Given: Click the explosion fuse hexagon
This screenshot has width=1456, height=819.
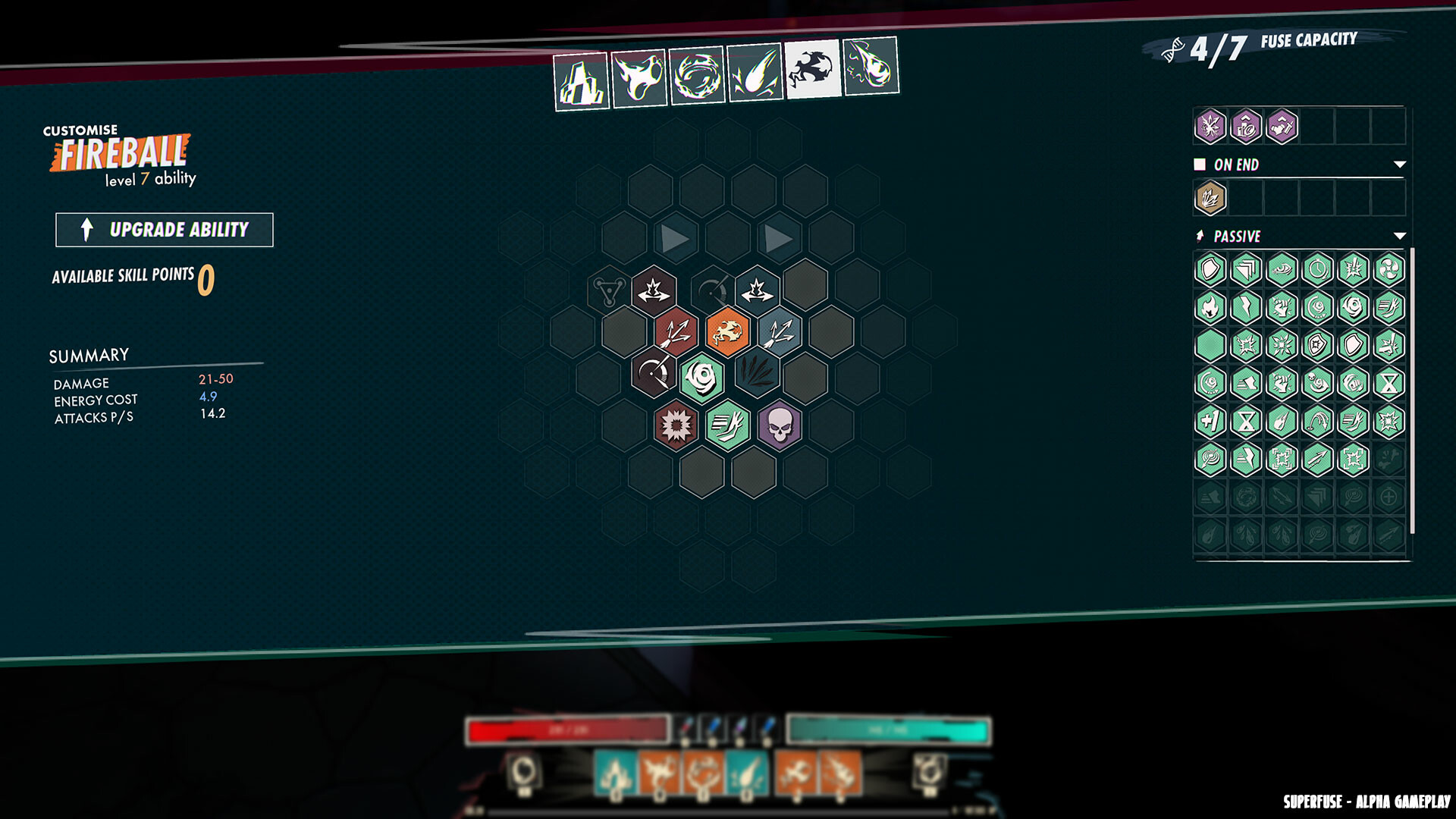Looking at the screenshot, I should click(676, 425).
